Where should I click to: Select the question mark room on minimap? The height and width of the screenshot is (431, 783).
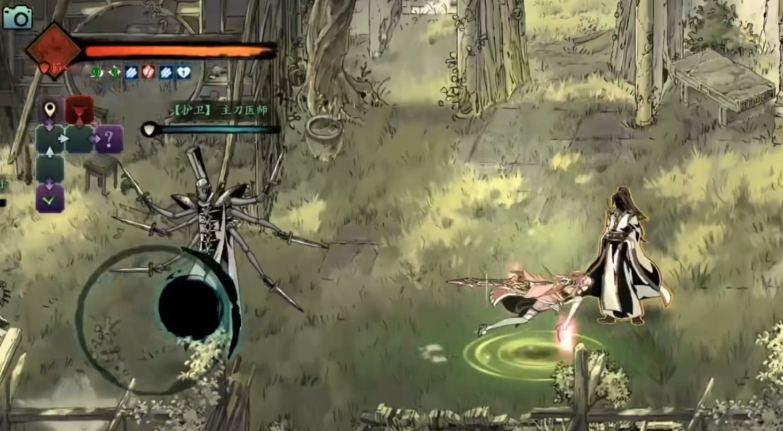(108, 139)
